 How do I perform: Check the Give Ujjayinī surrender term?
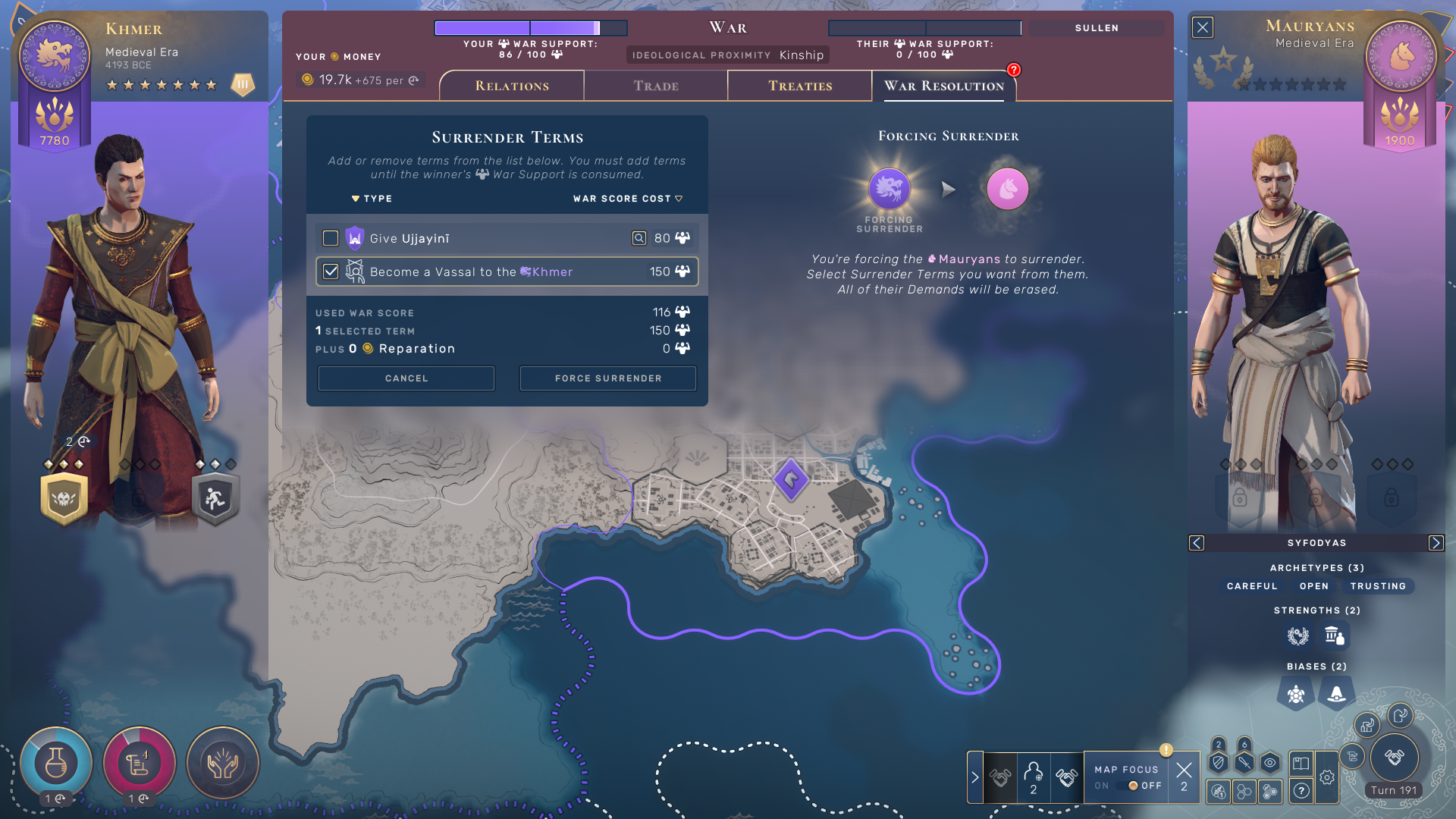(x=330, y=237)
